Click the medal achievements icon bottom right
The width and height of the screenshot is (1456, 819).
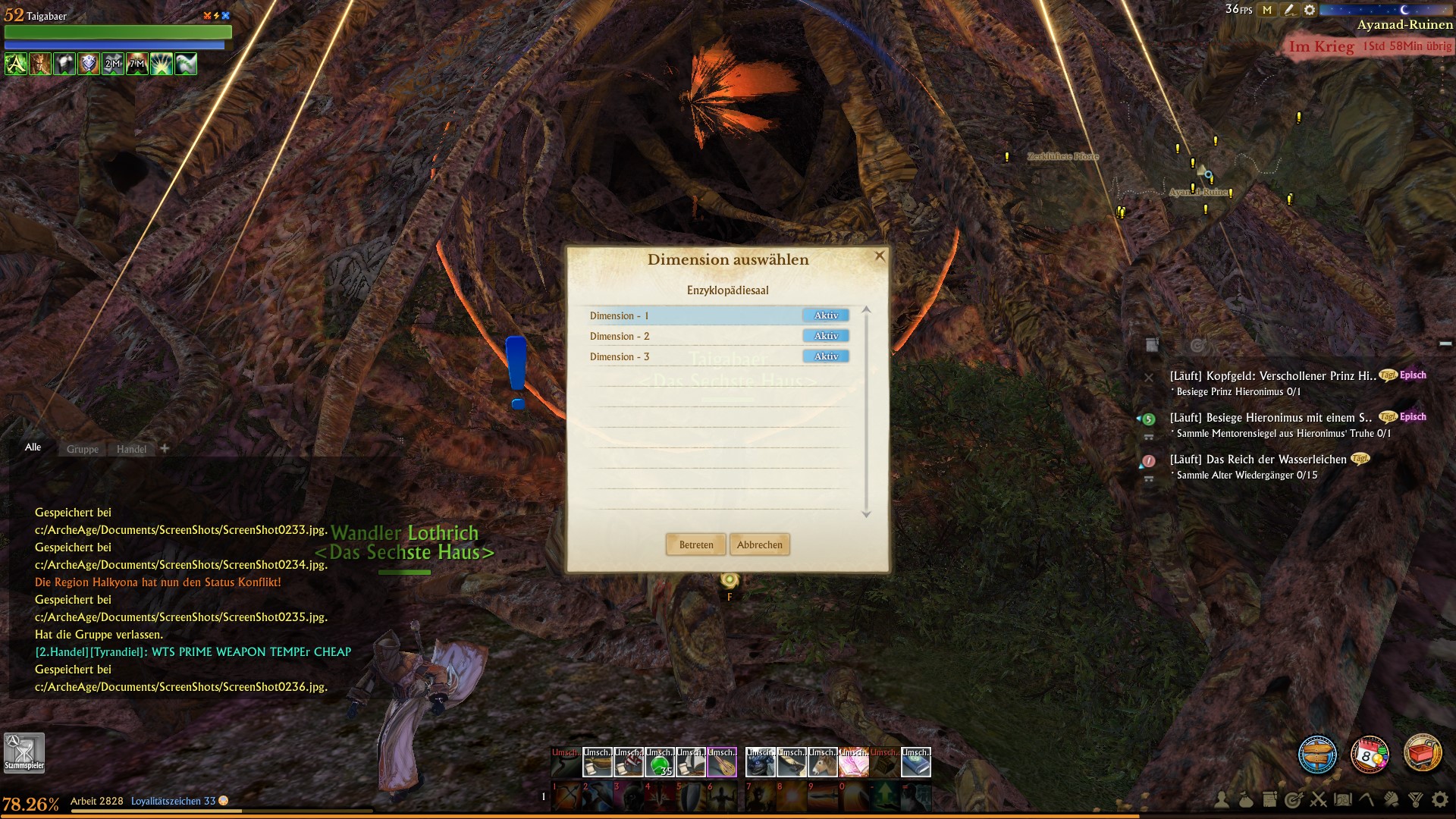[x=1414, y=799]
